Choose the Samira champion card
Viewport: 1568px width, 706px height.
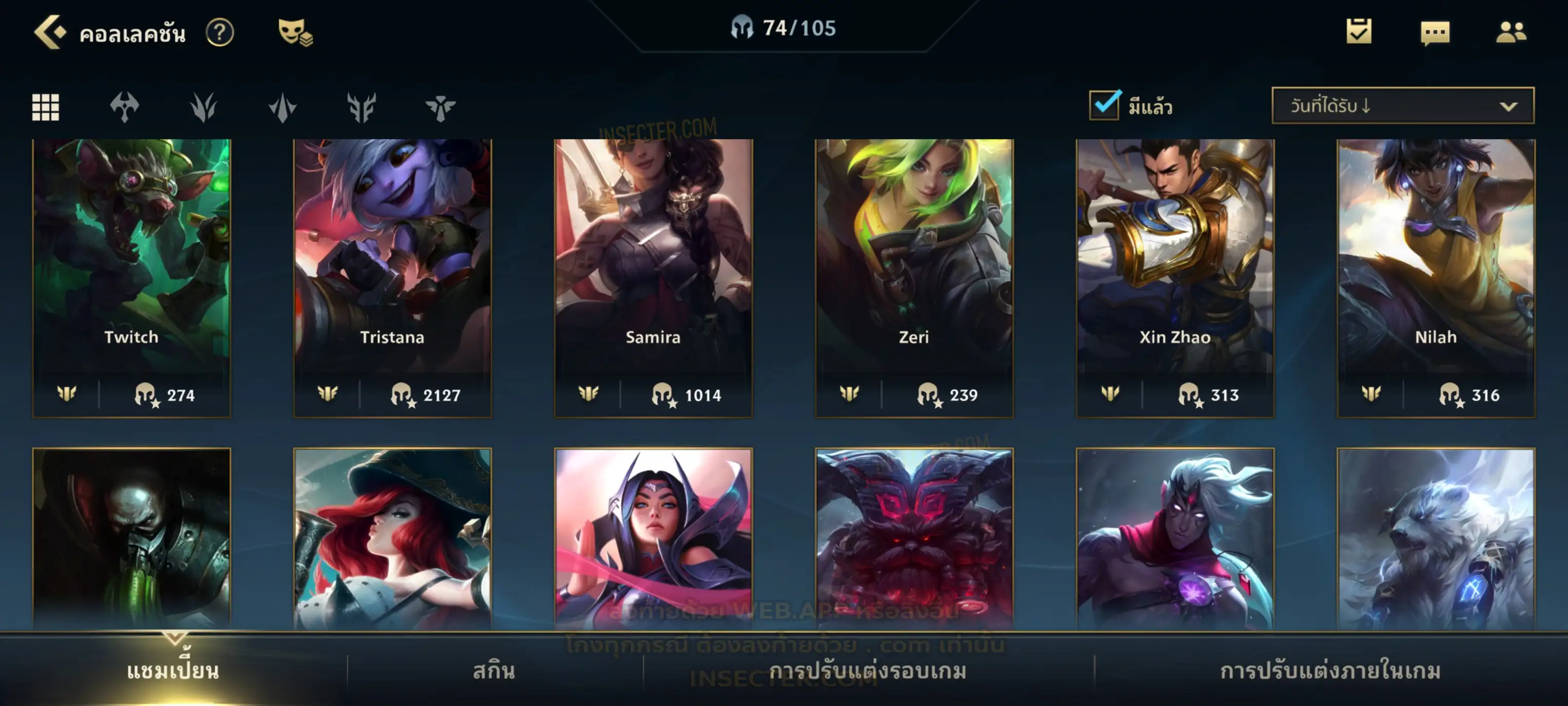[x=653, y=277]
